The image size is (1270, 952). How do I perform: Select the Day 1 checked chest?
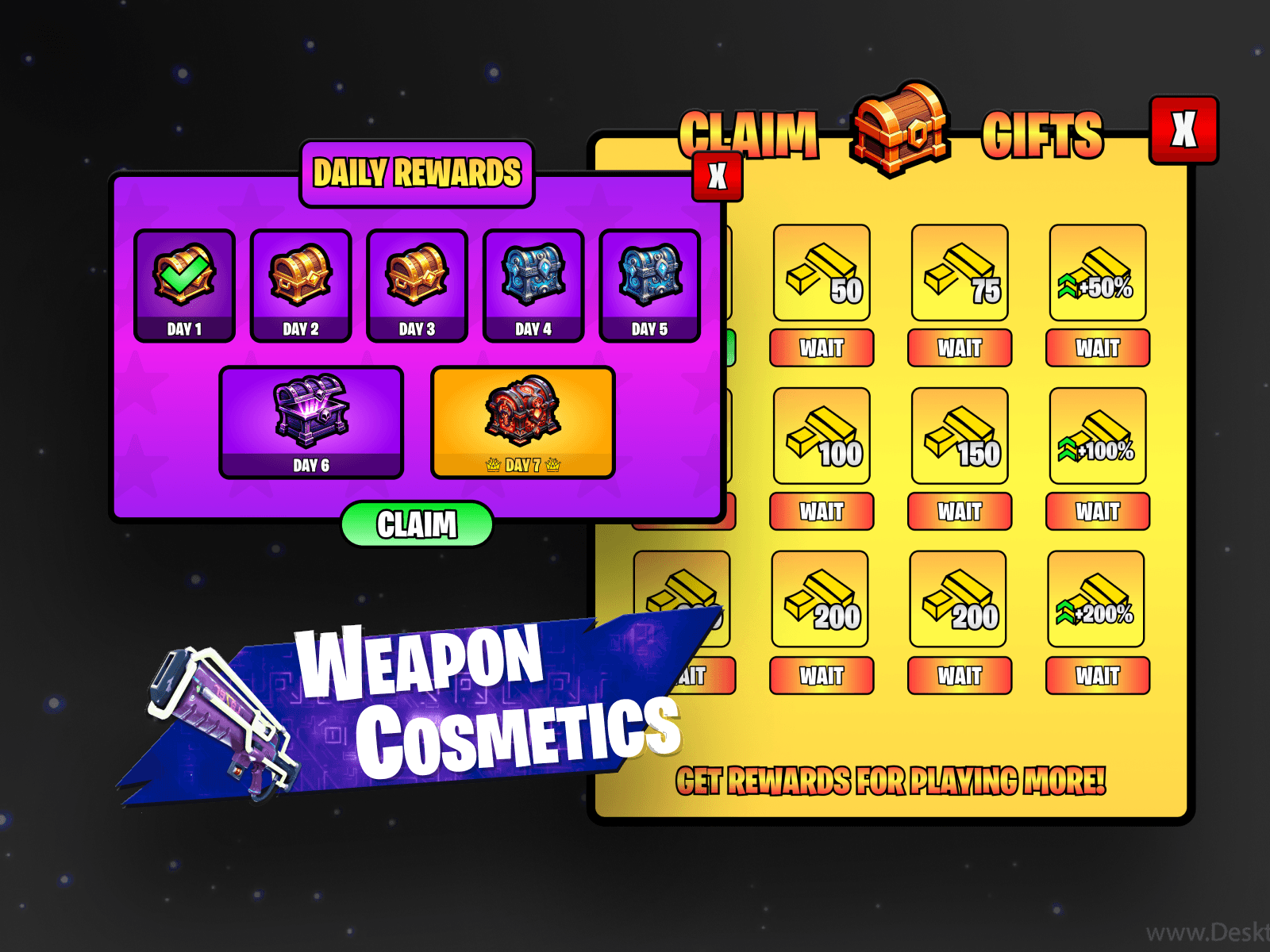184,285
